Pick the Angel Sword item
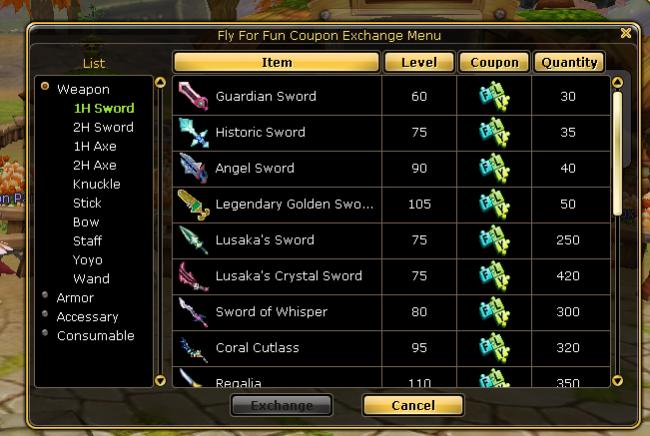The width and height of the screenshot is (650, 436). coord(255,169)
